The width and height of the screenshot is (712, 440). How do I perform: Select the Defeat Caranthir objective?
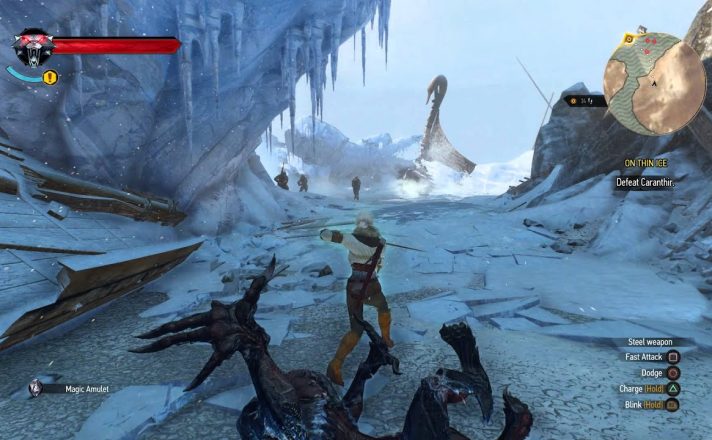(x=647, y=182)
